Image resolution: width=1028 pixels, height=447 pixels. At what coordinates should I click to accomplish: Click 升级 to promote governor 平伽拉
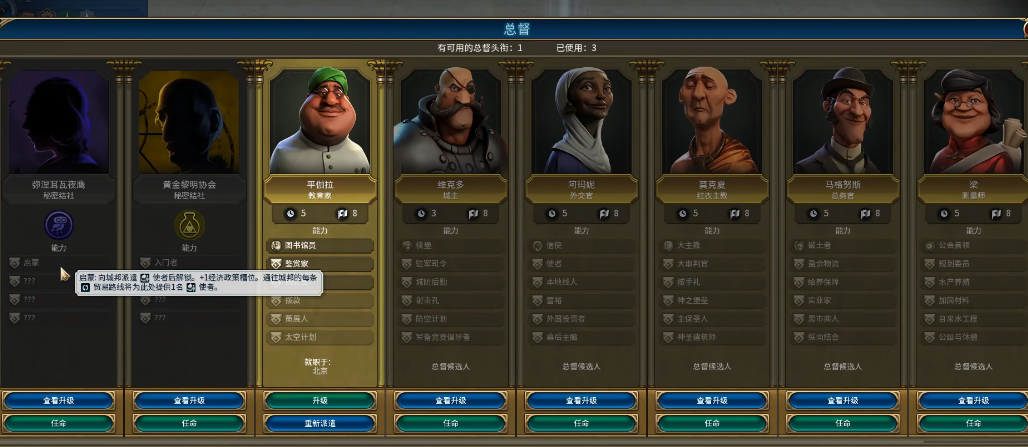(320, 401)
